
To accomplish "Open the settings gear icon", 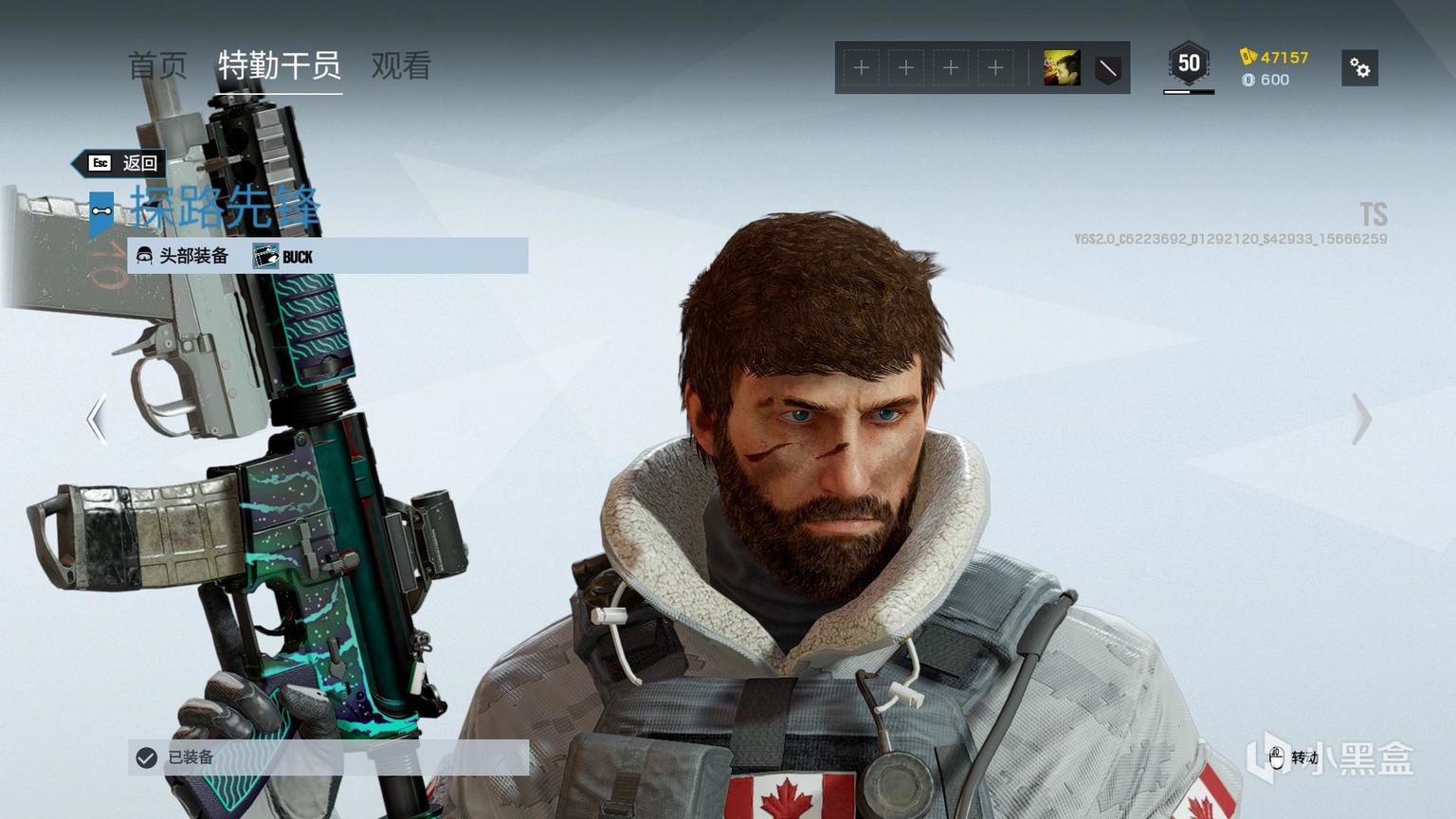I will pyautogui.click(x=1359, y=68).
